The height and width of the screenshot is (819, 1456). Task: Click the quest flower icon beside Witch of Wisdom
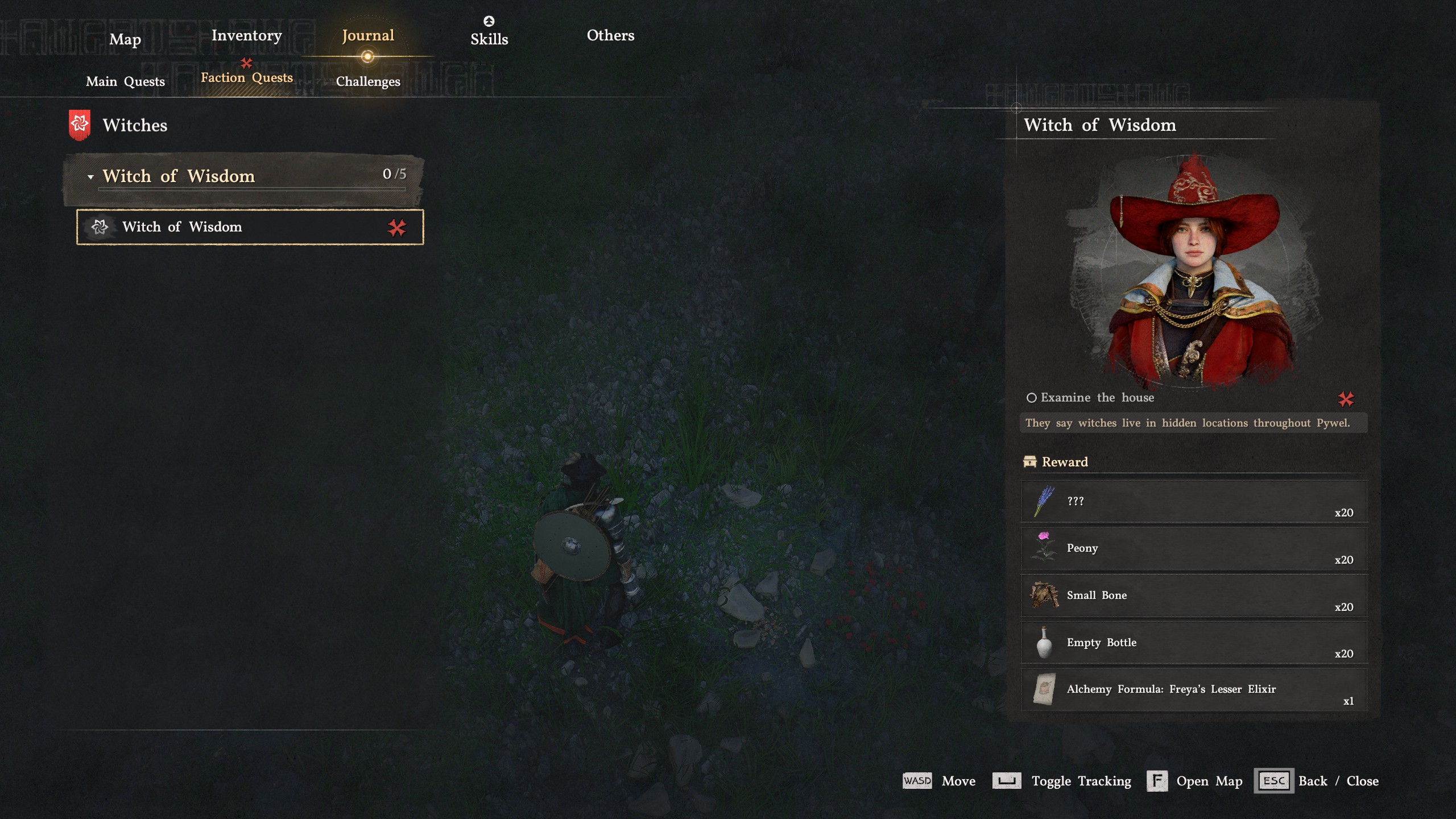coord(101,227)
